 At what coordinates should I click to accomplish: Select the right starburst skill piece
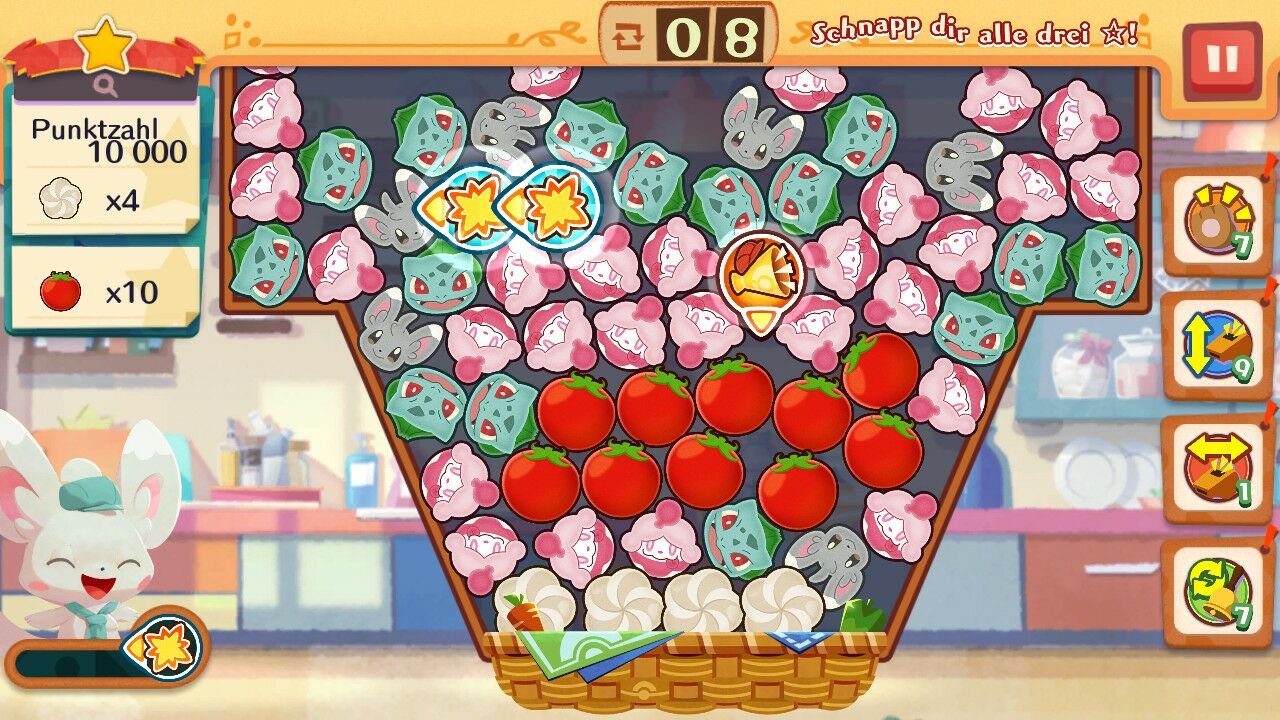click(553, 206)
